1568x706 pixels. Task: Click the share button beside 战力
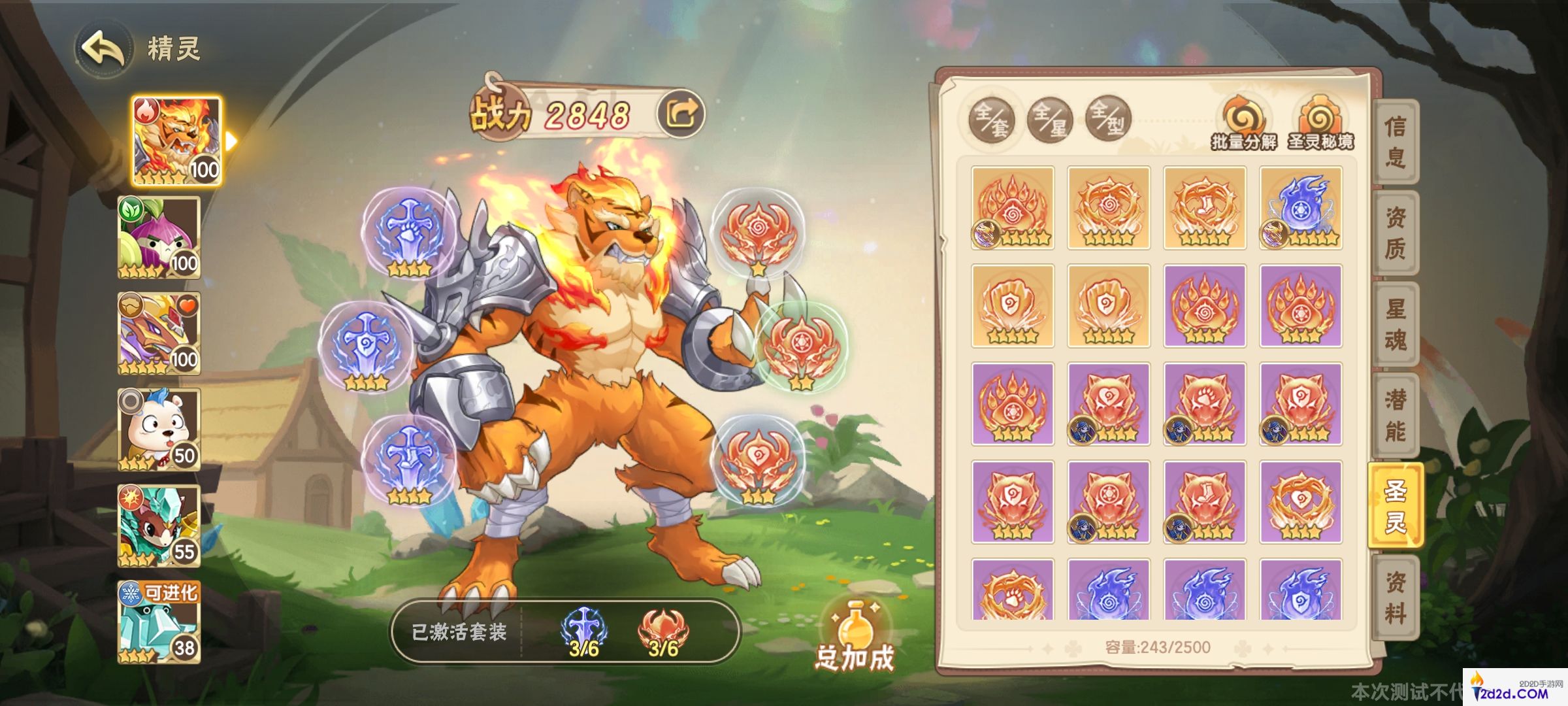(681, 114)
